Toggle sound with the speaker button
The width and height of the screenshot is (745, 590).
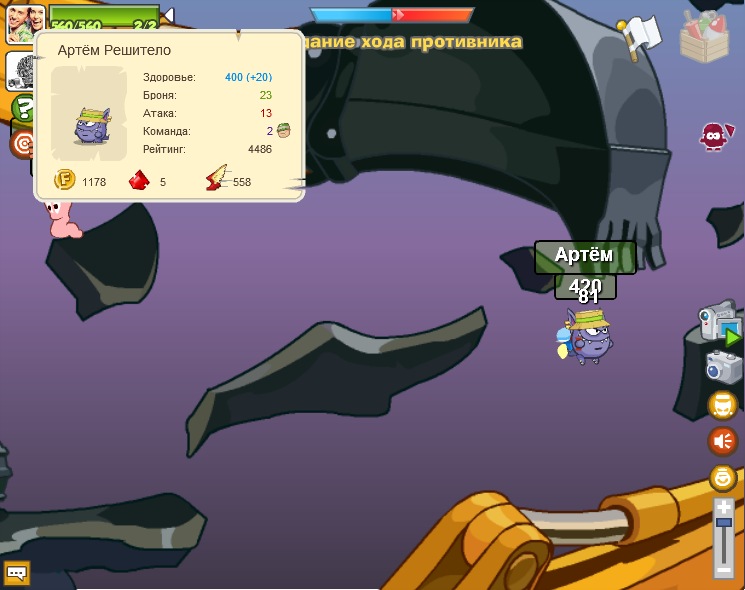722,441
